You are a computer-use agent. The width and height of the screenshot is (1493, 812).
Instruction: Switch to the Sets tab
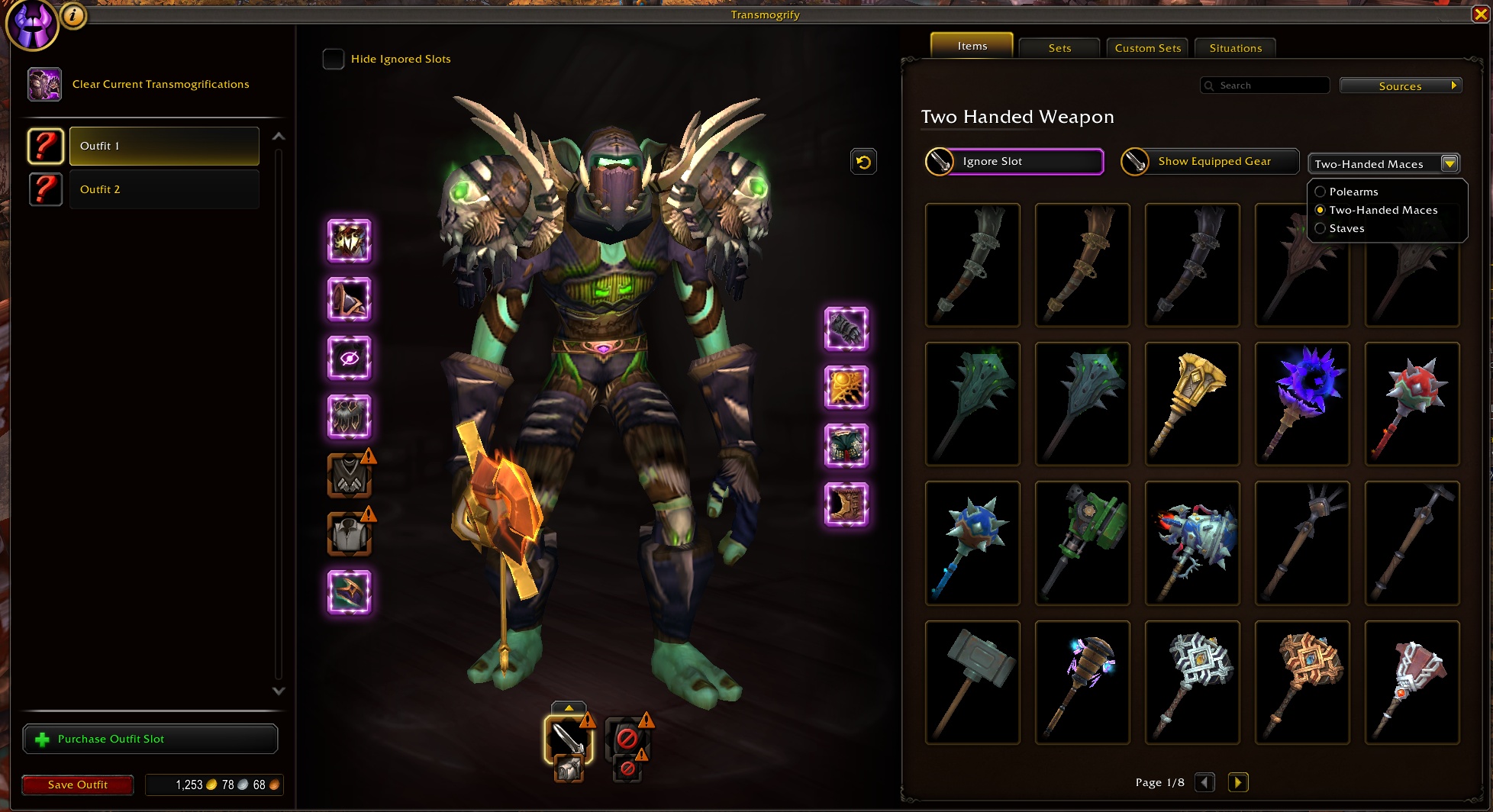1059,47
